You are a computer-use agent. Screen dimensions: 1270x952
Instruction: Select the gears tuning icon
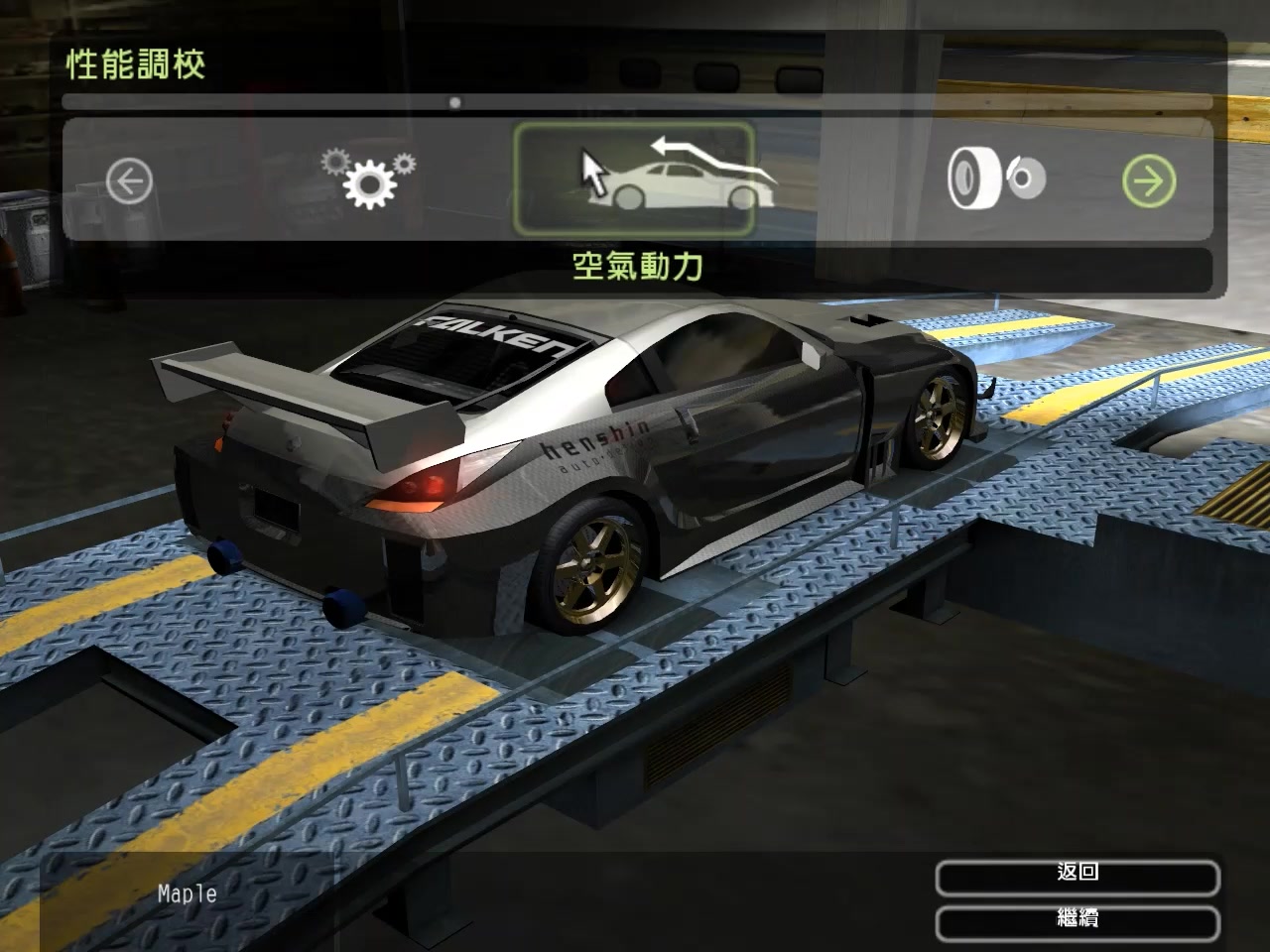[x=369, y=178]
